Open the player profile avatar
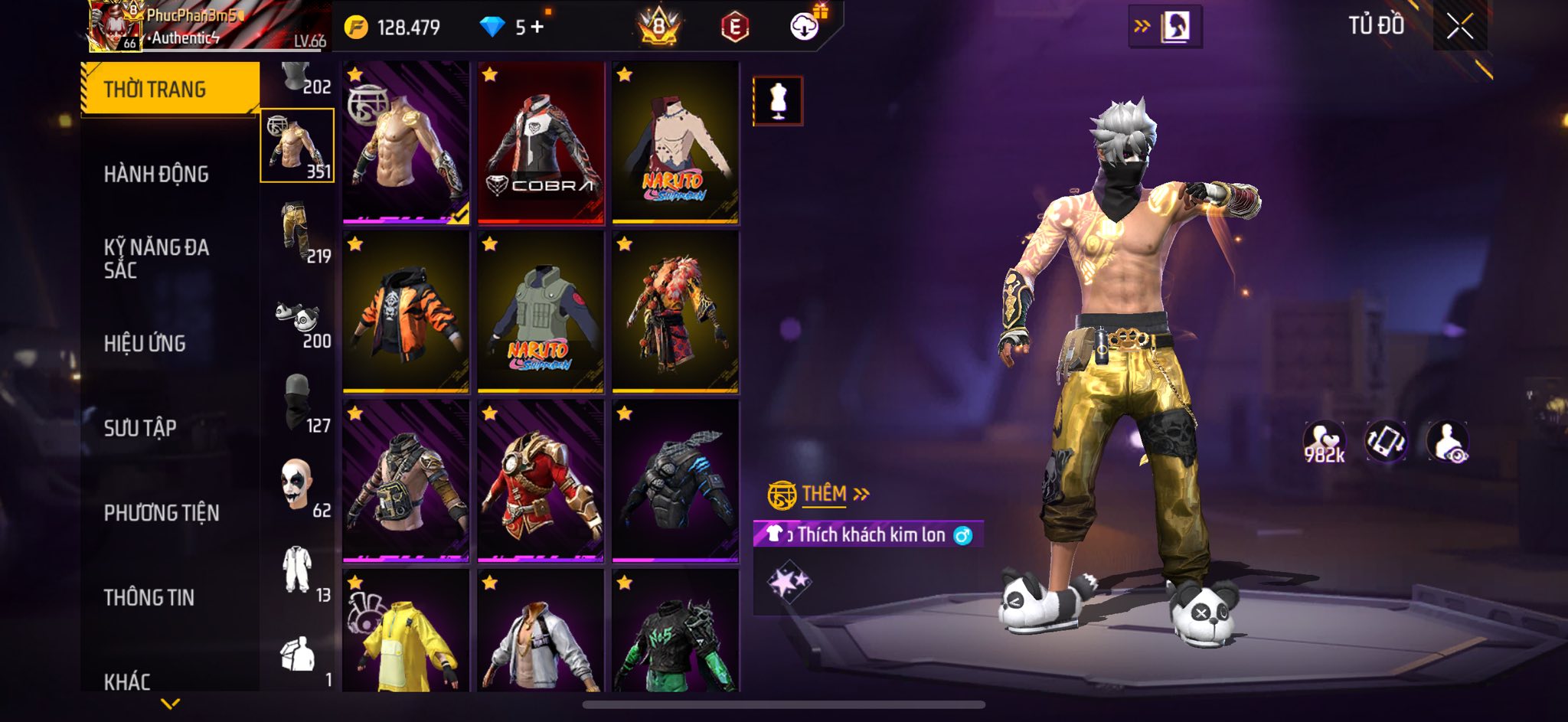Screen dimensions: 1568x722 pyautogui.click(x=114, y=26)
